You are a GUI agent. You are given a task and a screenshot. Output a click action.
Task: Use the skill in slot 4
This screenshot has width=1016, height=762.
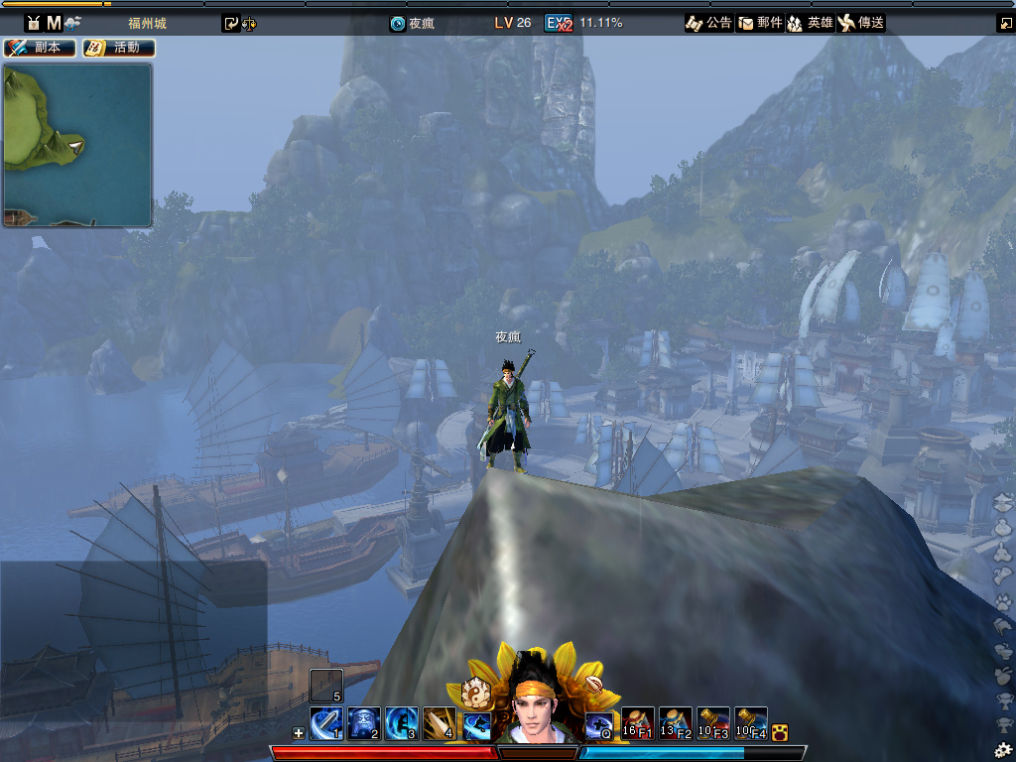(x=439, y=723)
